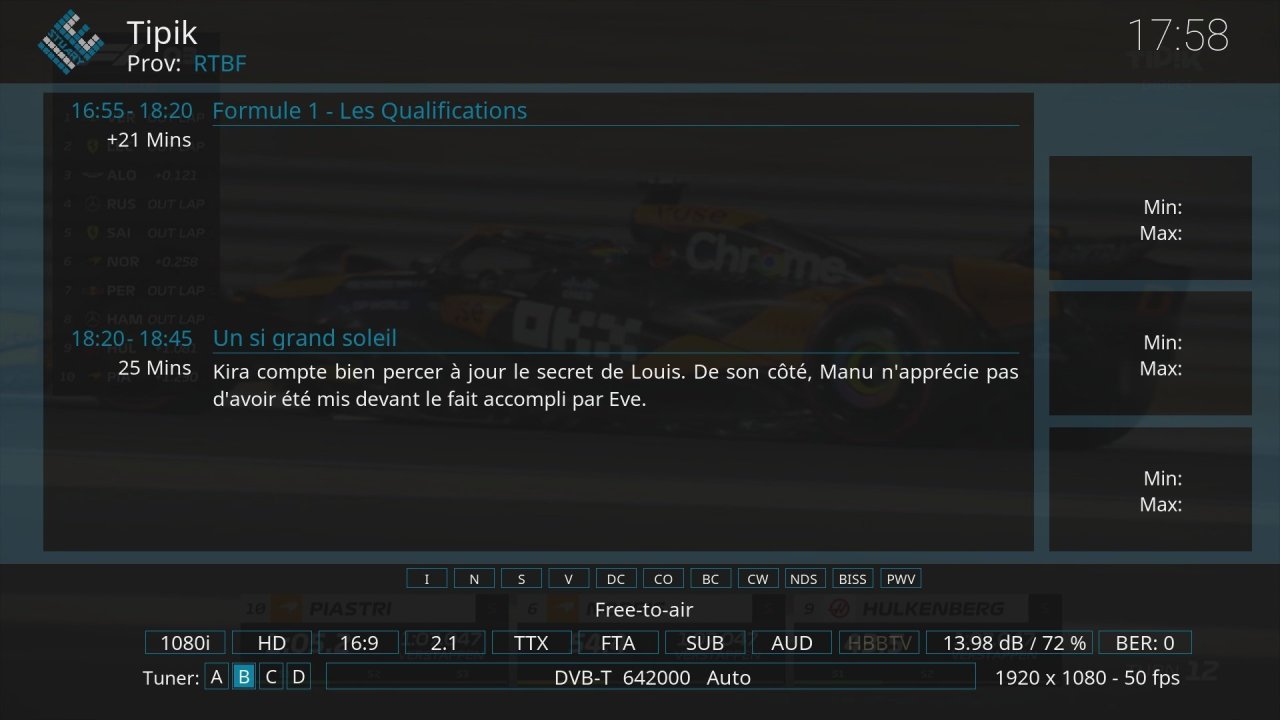Click the Tipik channel logo icon
Screen dimensions: 1280x720
tap(71, 41)
